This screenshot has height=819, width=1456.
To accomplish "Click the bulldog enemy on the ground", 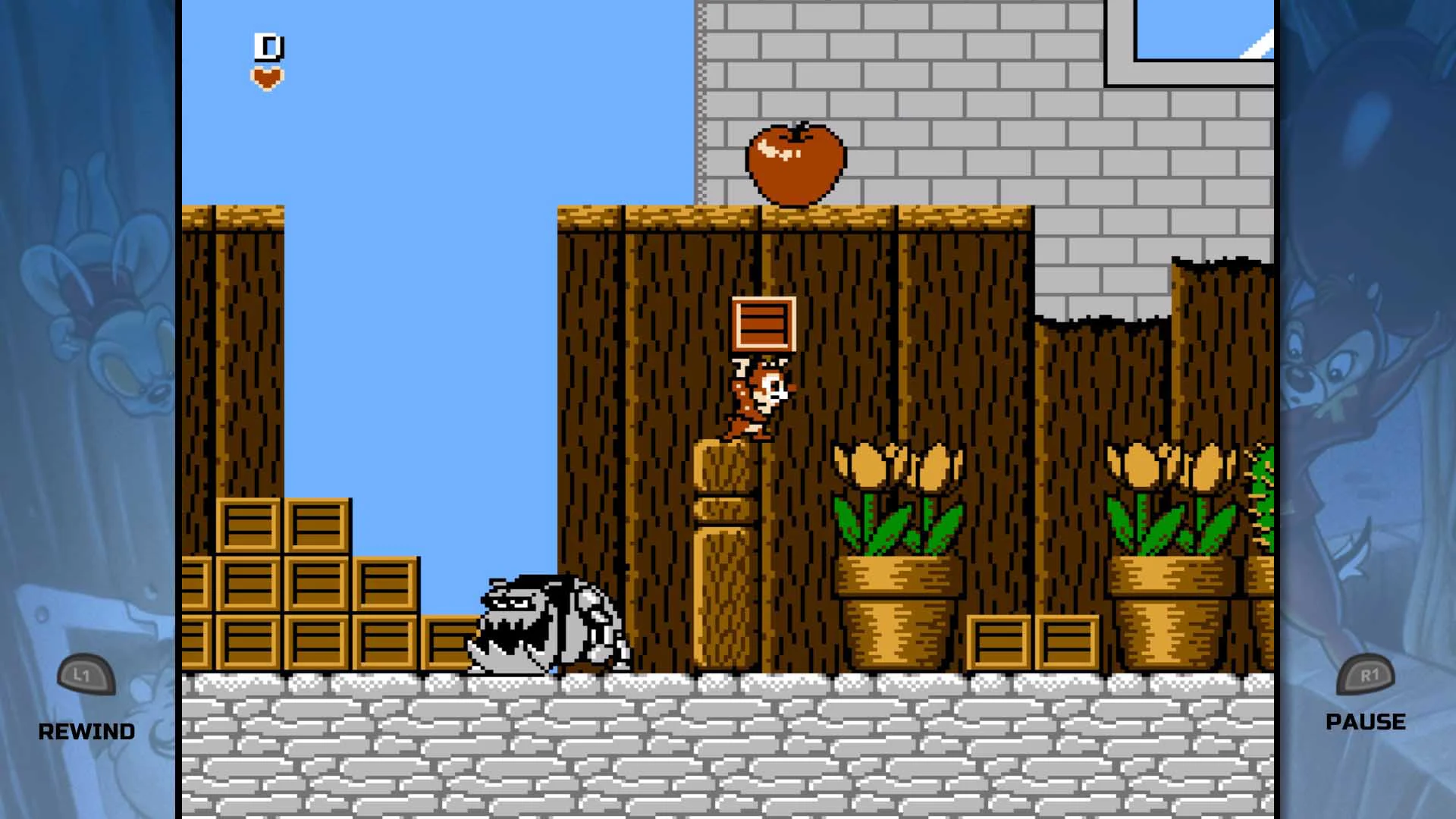I will tap(546, 622).
